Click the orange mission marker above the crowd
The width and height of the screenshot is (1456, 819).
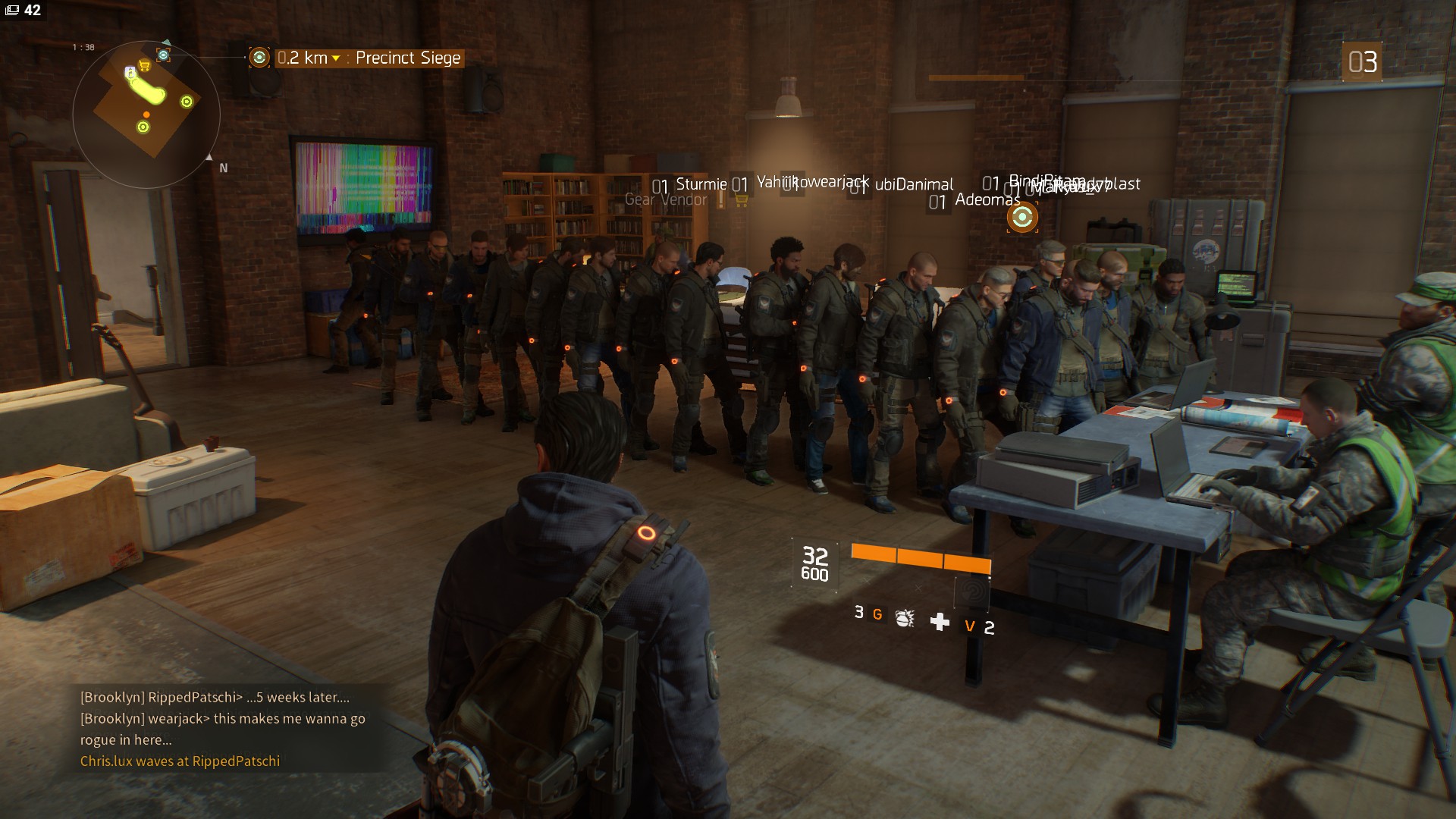point(1022,218)
